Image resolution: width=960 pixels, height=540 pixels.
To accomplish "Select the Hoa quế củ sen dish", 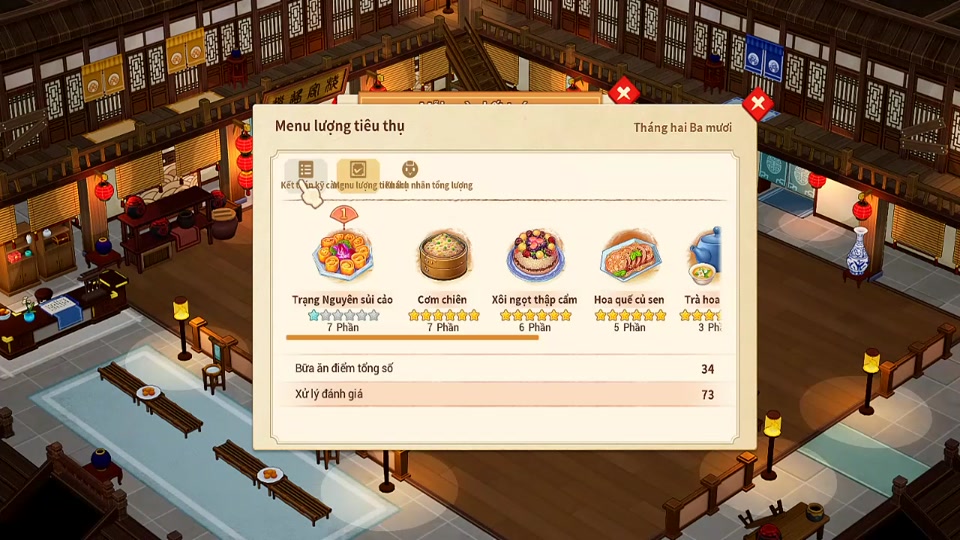I will [x=629, y=257].
